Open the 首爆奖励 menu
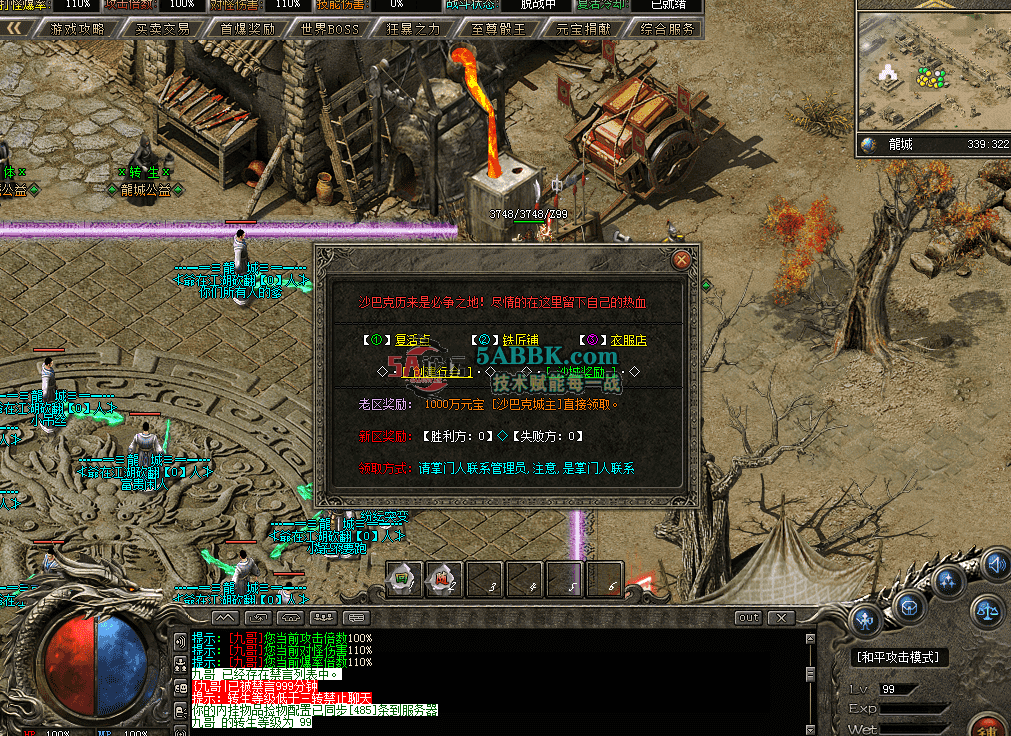Viewport: 1011px width, 736px height. click(247, 29)
